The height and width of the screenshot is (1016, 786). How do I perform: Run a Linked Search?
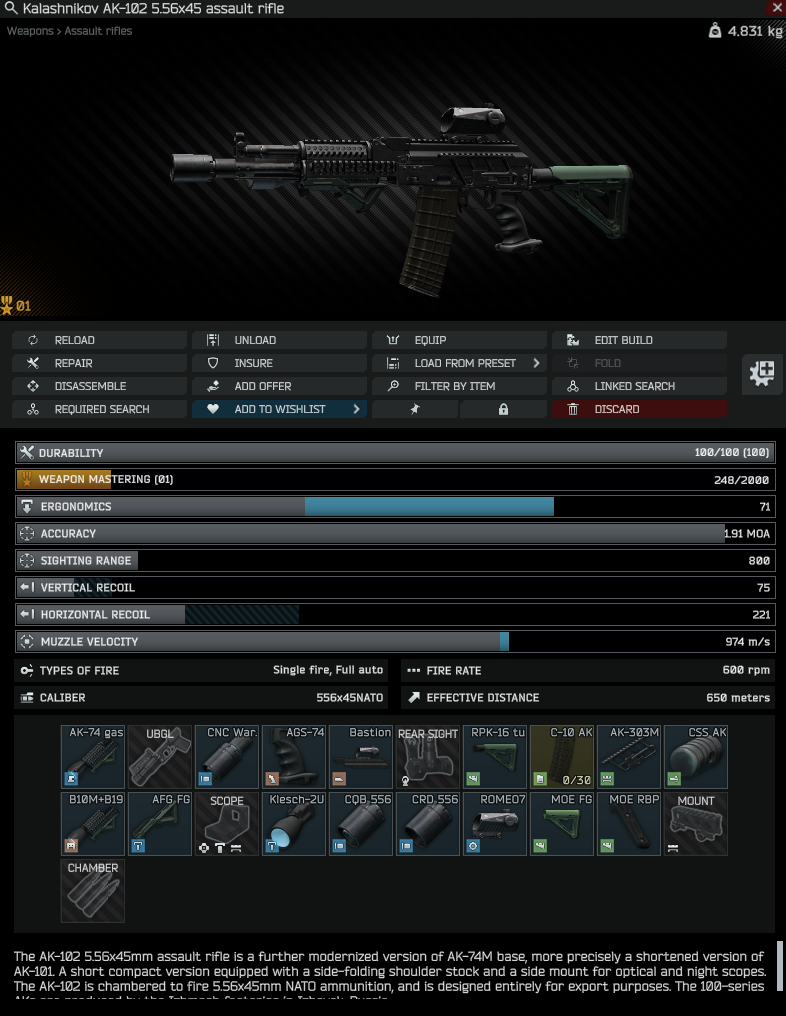(x=639, y=386)
